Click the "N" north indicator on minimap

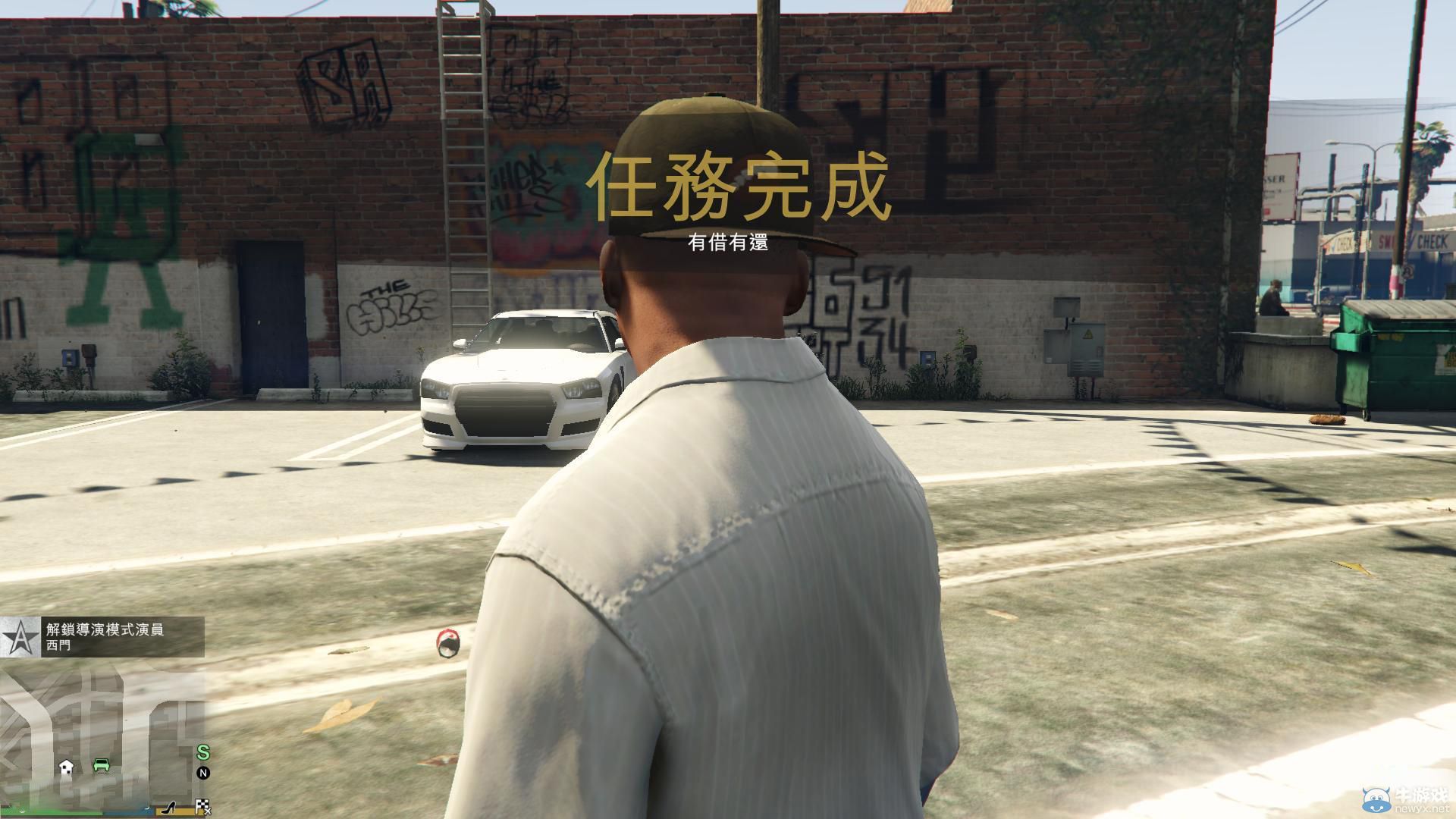click(204, 773)
